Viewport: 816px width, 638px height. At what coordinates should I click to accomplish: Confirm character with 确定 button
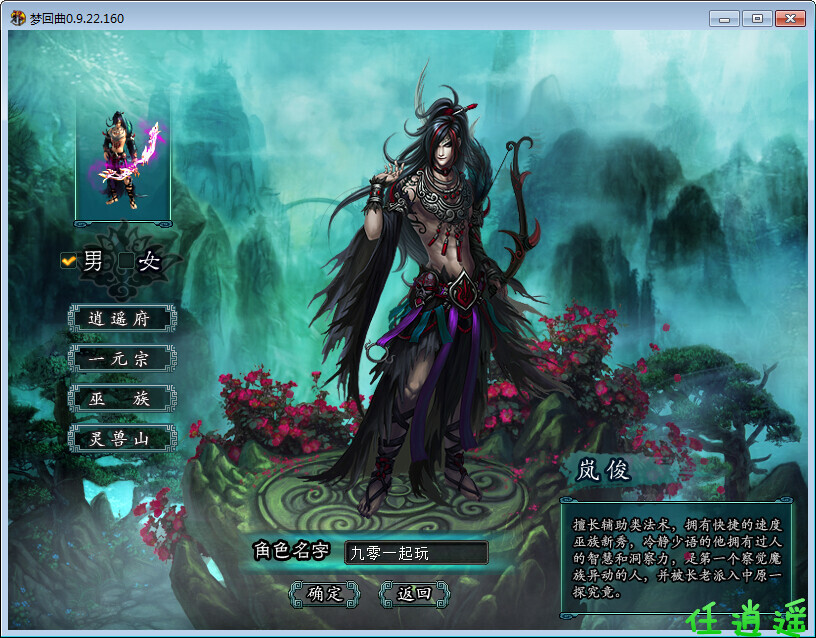pyautogui.click(x=324, y=593)
